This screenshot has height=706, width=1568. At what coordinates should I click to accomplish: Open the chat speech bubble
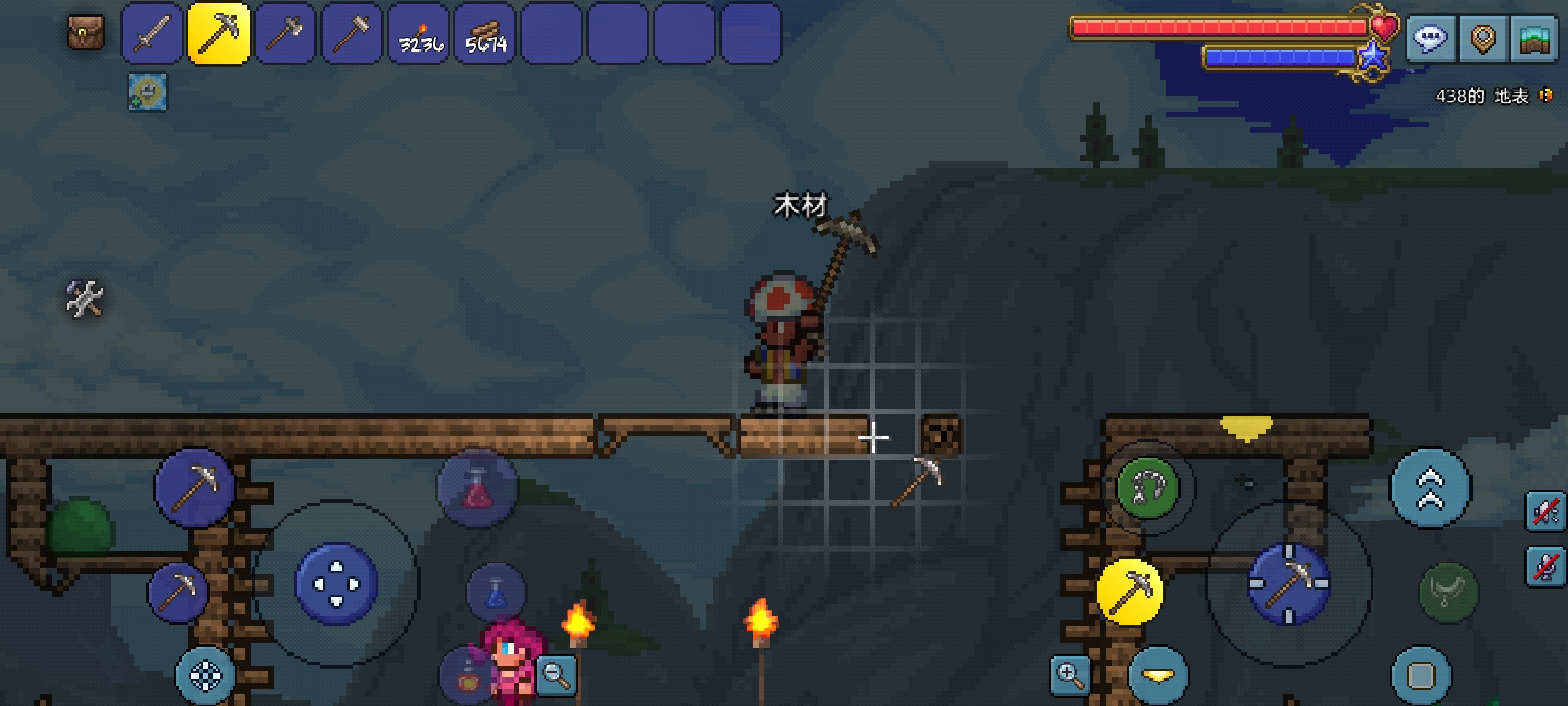tap(1430, 38)
